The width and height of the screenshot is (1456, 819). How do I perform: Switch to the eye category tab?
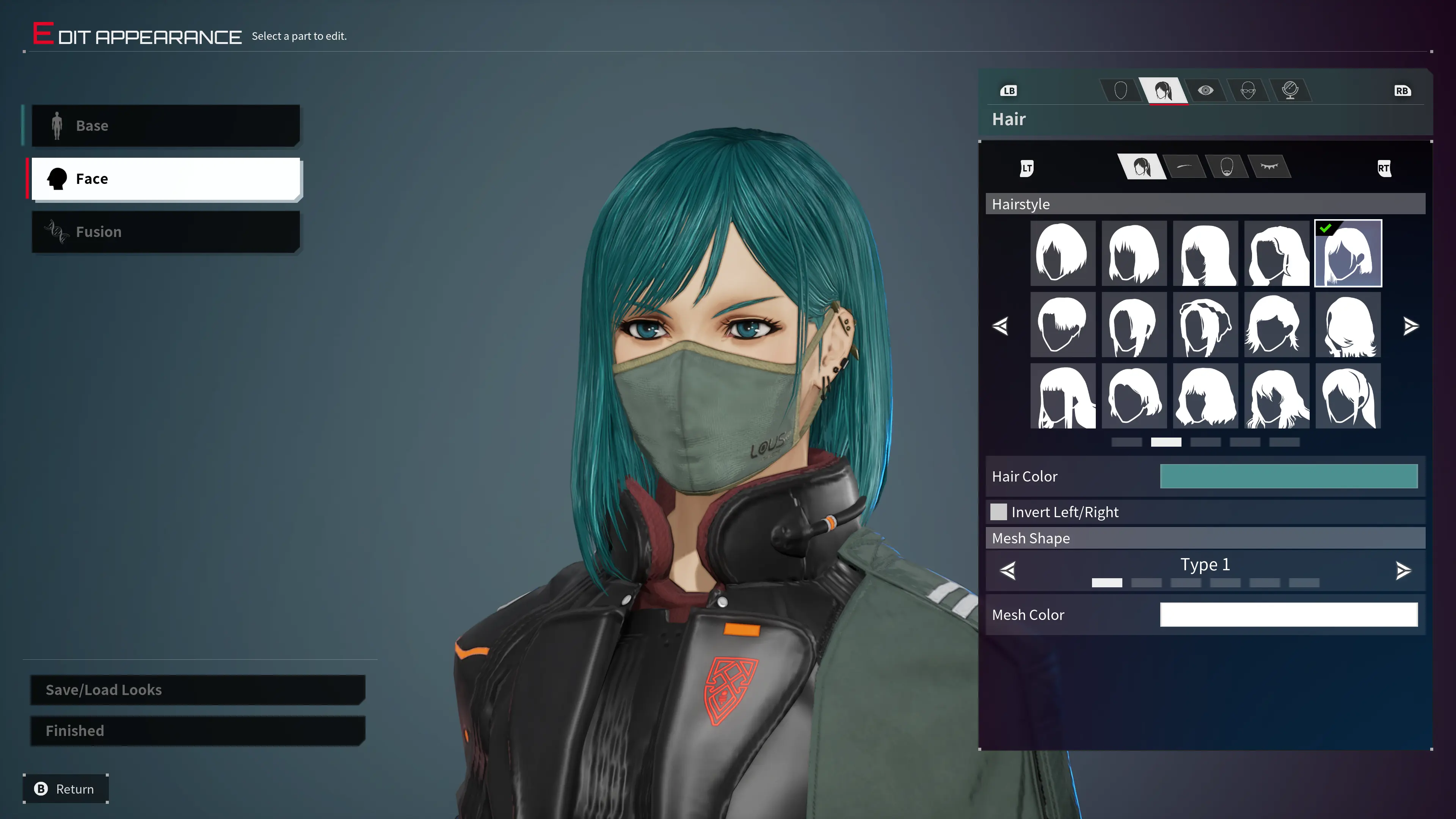click(x=1206, y=91)
